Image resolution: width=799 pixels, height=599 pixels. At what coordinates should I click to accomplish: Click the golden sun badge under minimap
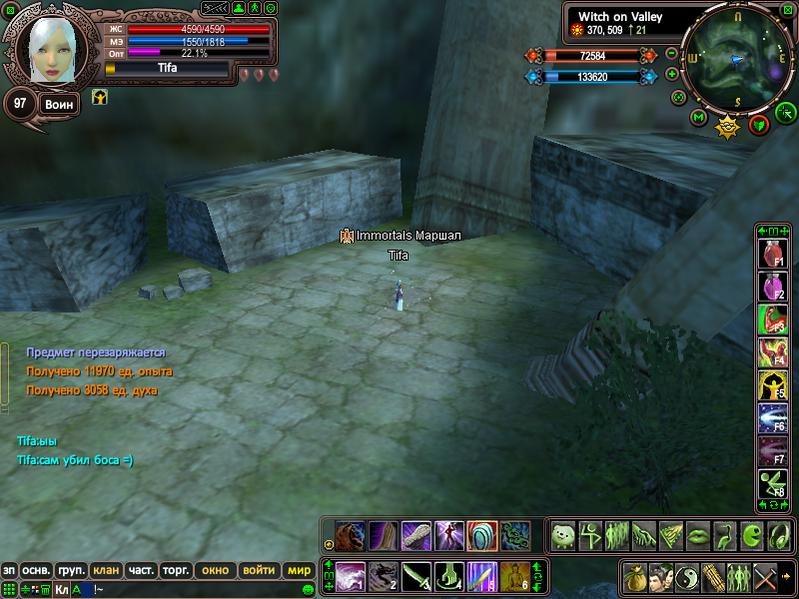727,127
